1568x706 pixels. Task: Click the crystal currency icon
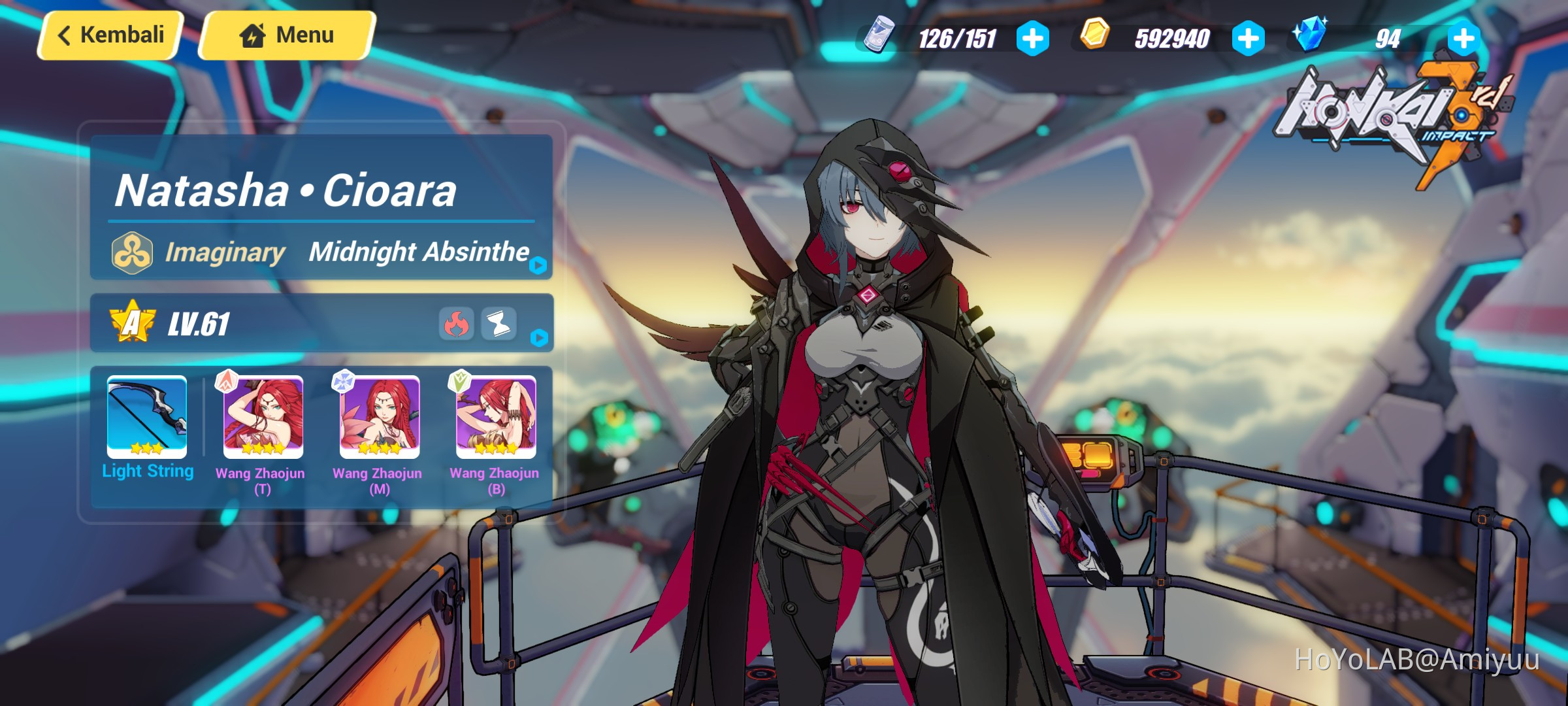pos(1311,38)
